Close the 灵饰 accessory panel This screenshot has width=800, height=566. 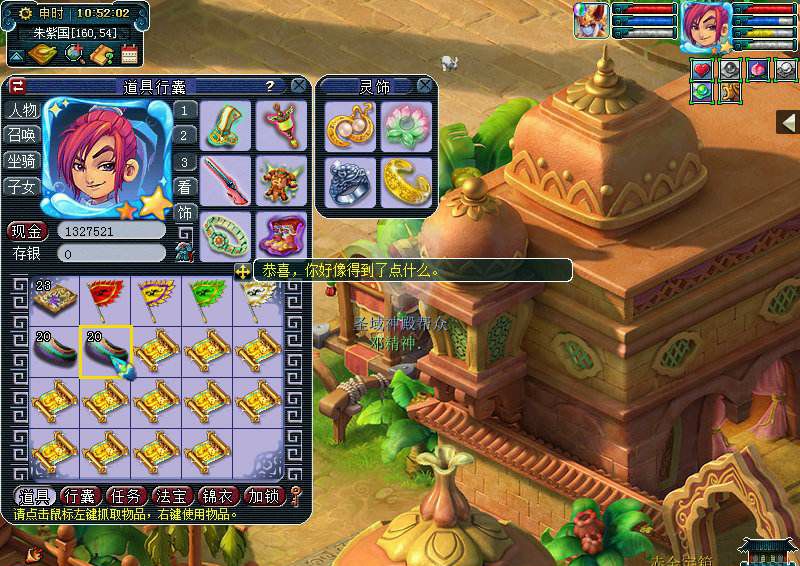pyautogui.click(x=425, y=86)
